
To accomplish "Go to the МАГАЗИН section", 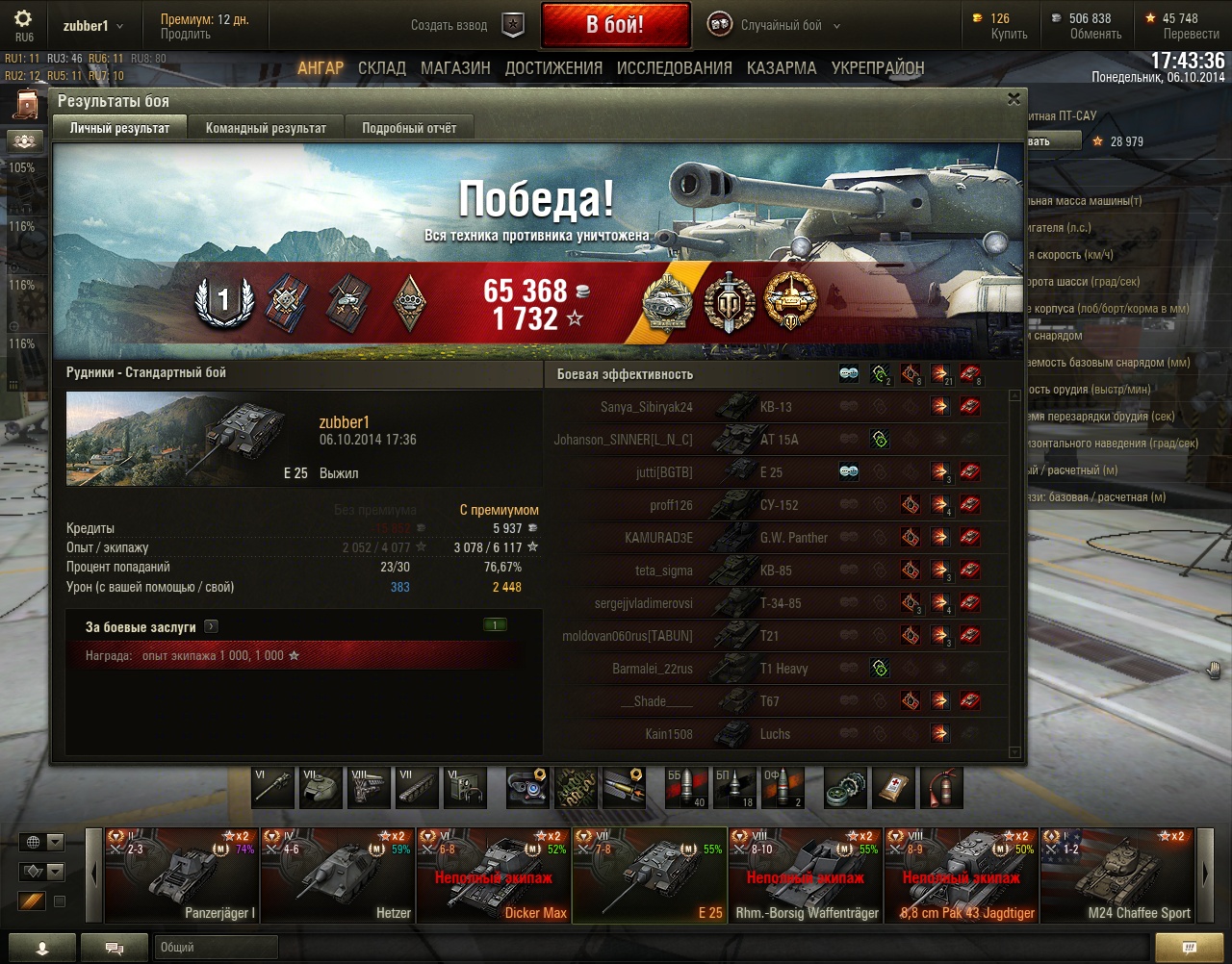I will point(455,68).
